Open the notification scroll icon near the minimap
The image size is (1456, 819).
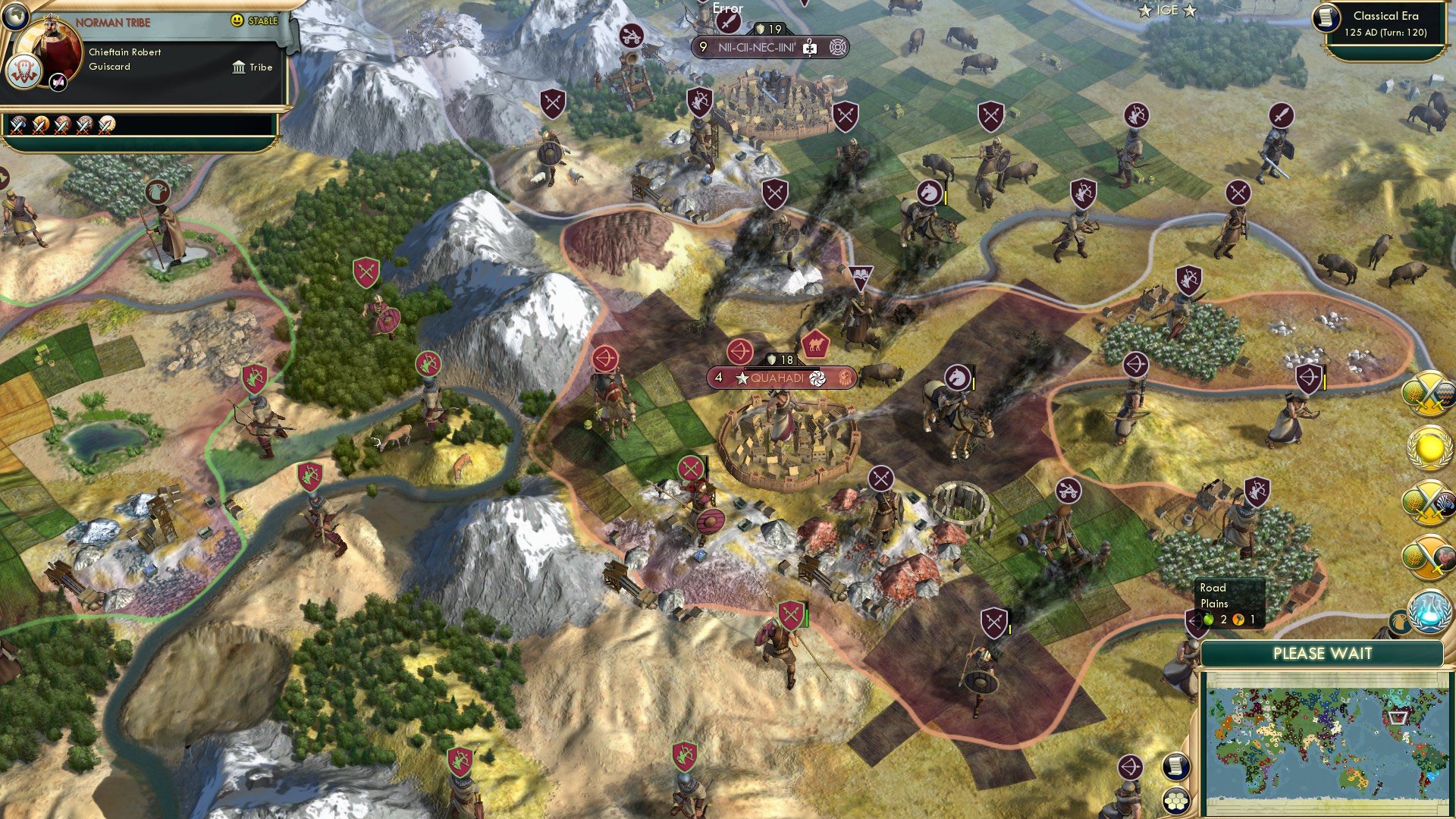pyautogui.click(x=1175, y=767)
